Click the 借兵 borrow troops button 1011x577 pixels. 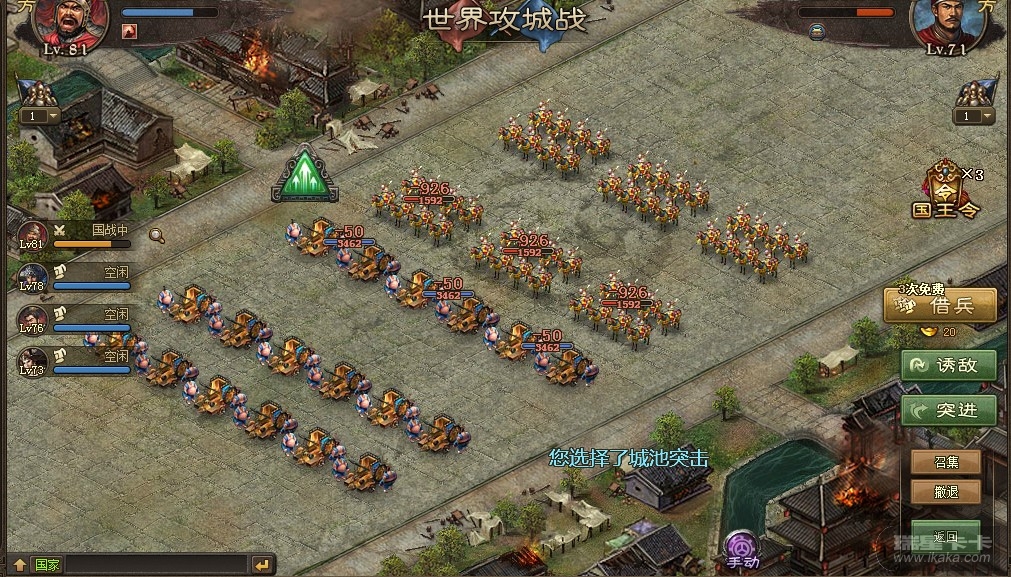941,306
